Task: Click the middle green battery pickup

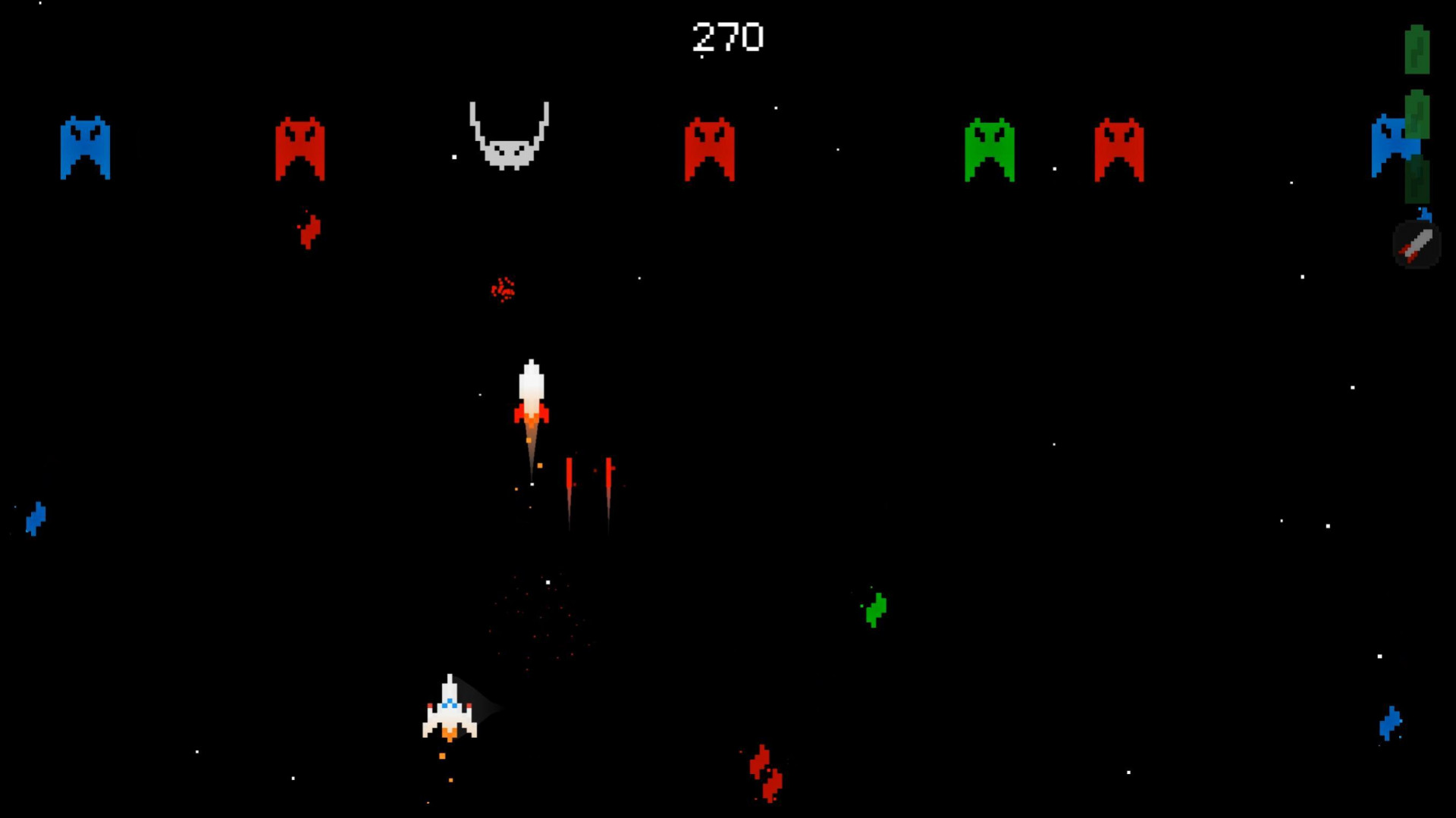Action: (x=1416, y=115)
